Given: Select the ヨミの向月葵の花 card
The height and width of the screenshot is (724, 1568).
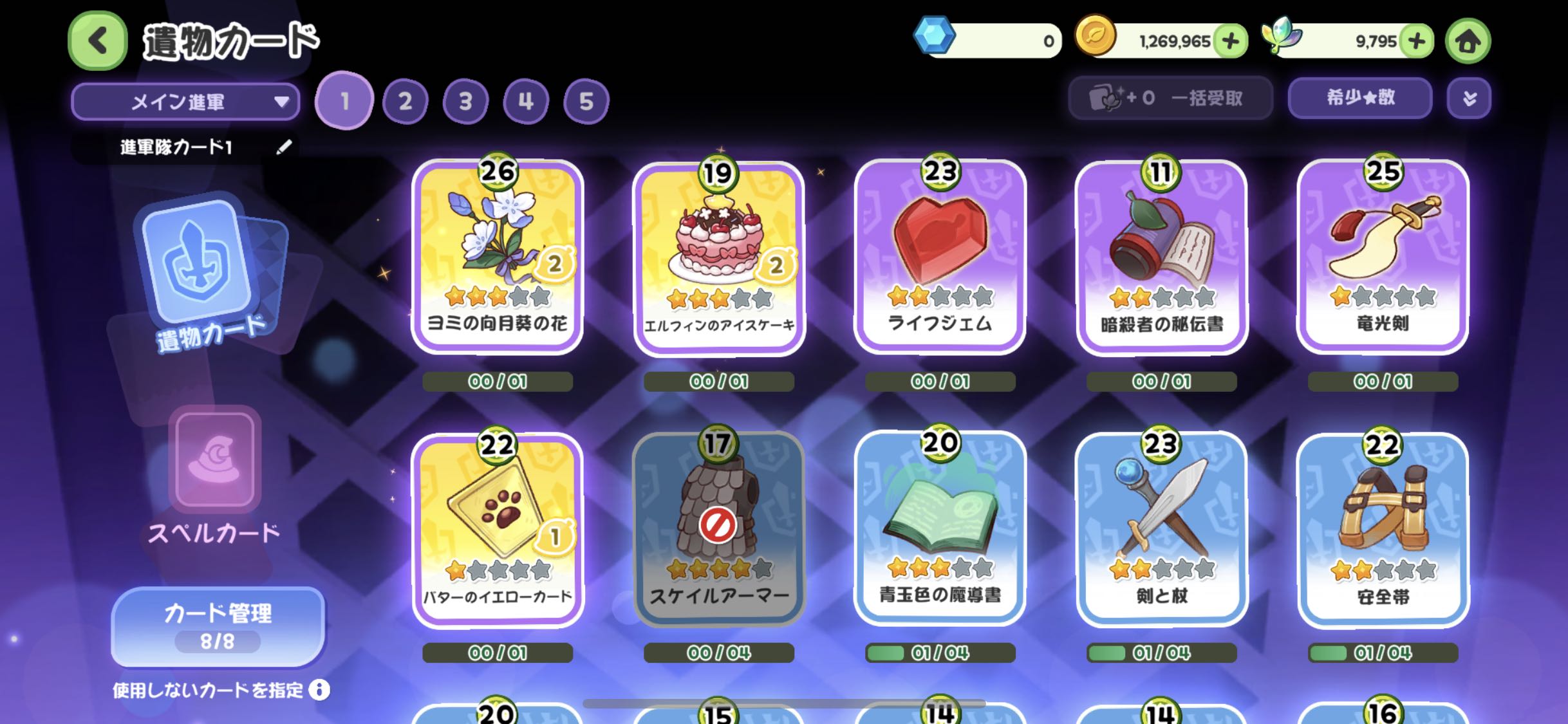Looking at the screenshot, I should 498,257.
